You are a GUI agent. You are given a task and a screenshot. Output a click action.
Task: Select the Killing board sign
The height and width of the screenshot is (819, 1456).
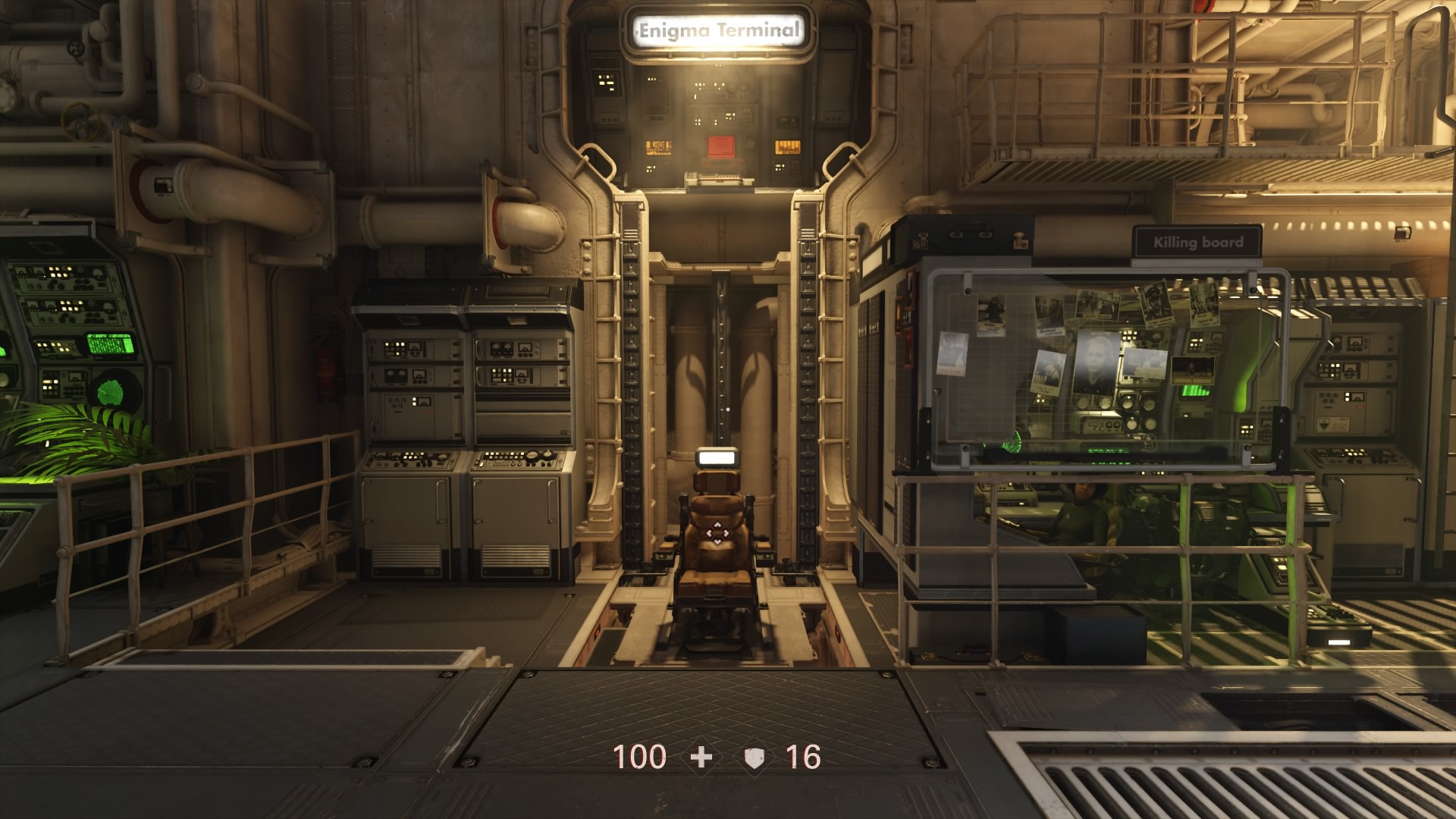[1199, 242]
